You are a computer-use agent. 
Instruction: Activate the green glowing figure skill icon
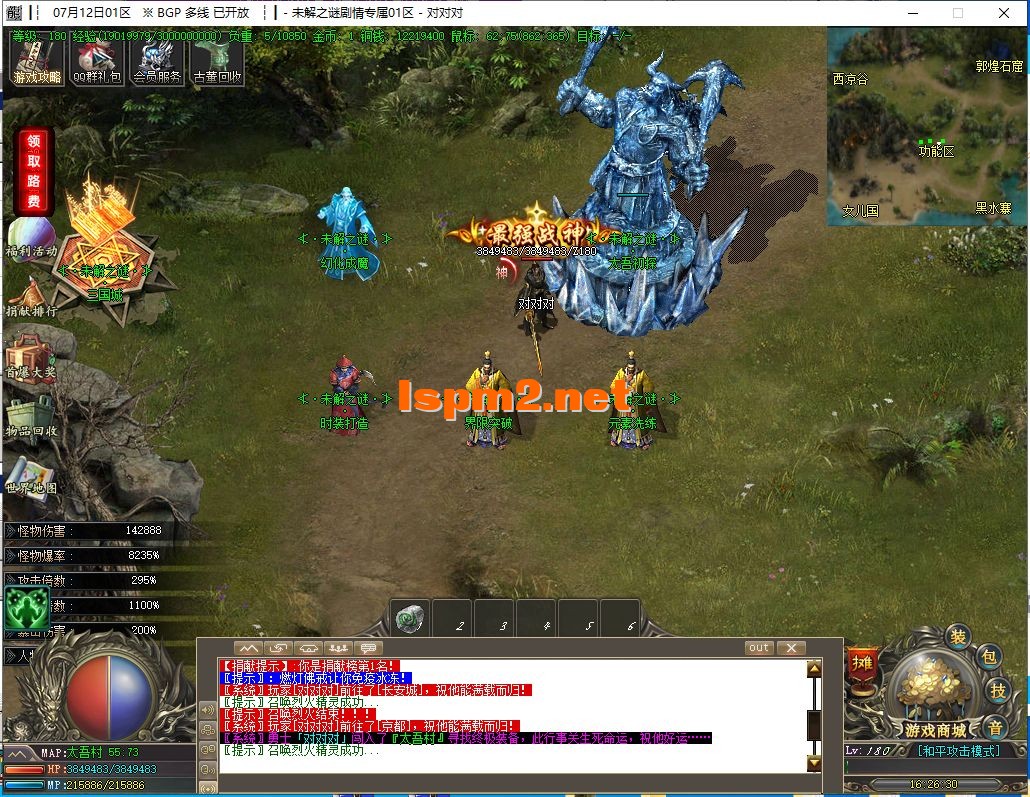[x=26, y=606]
